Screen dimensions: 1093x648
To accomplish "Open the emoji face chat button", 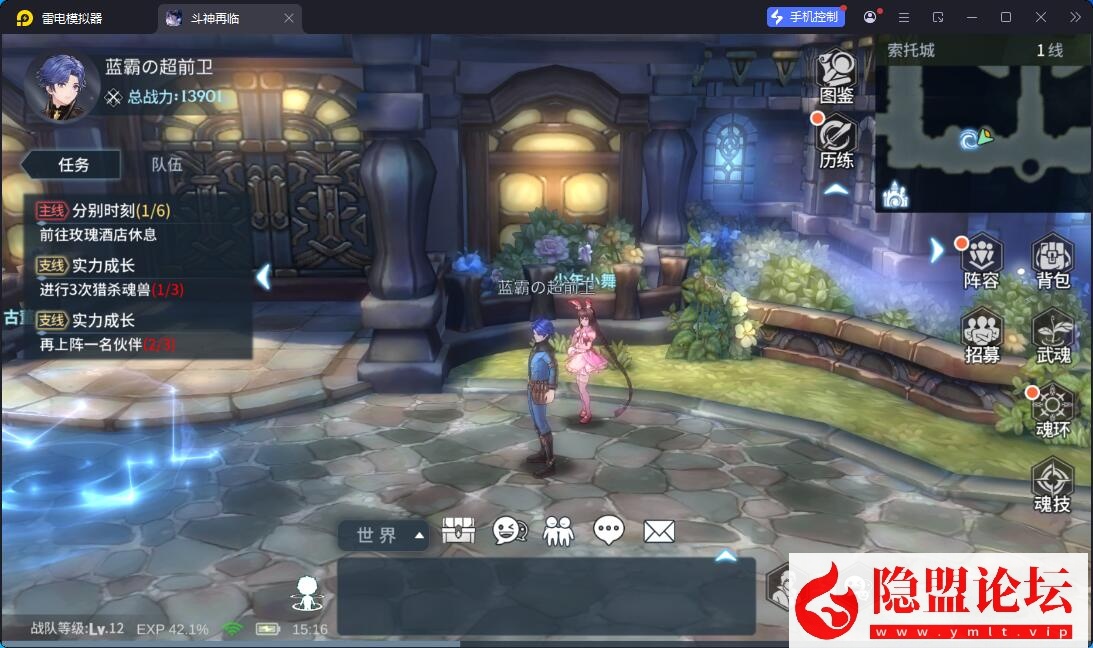I will (510, 531).
